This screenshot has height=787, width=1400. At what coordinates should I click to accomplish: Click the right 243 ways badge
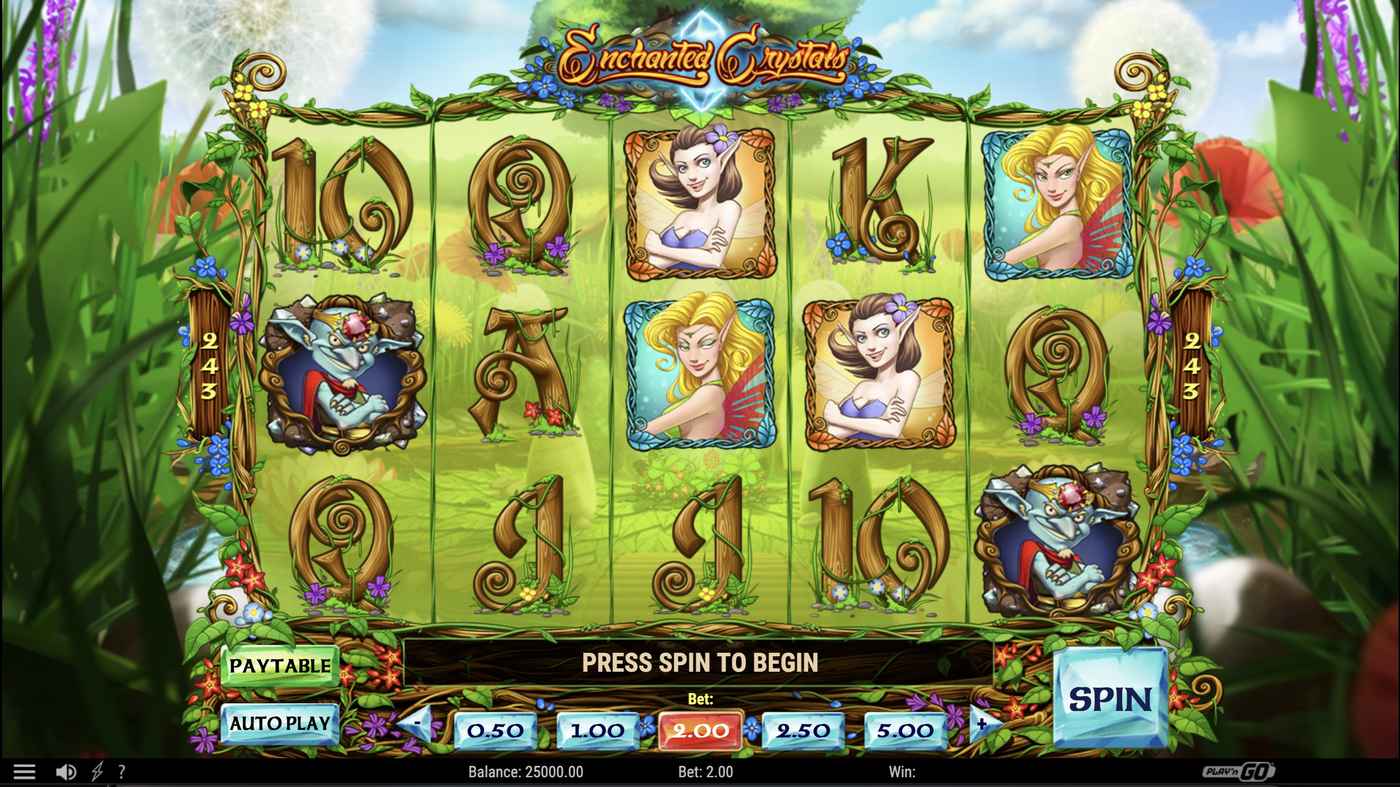pyautogui.click(x=1192, y=365)
